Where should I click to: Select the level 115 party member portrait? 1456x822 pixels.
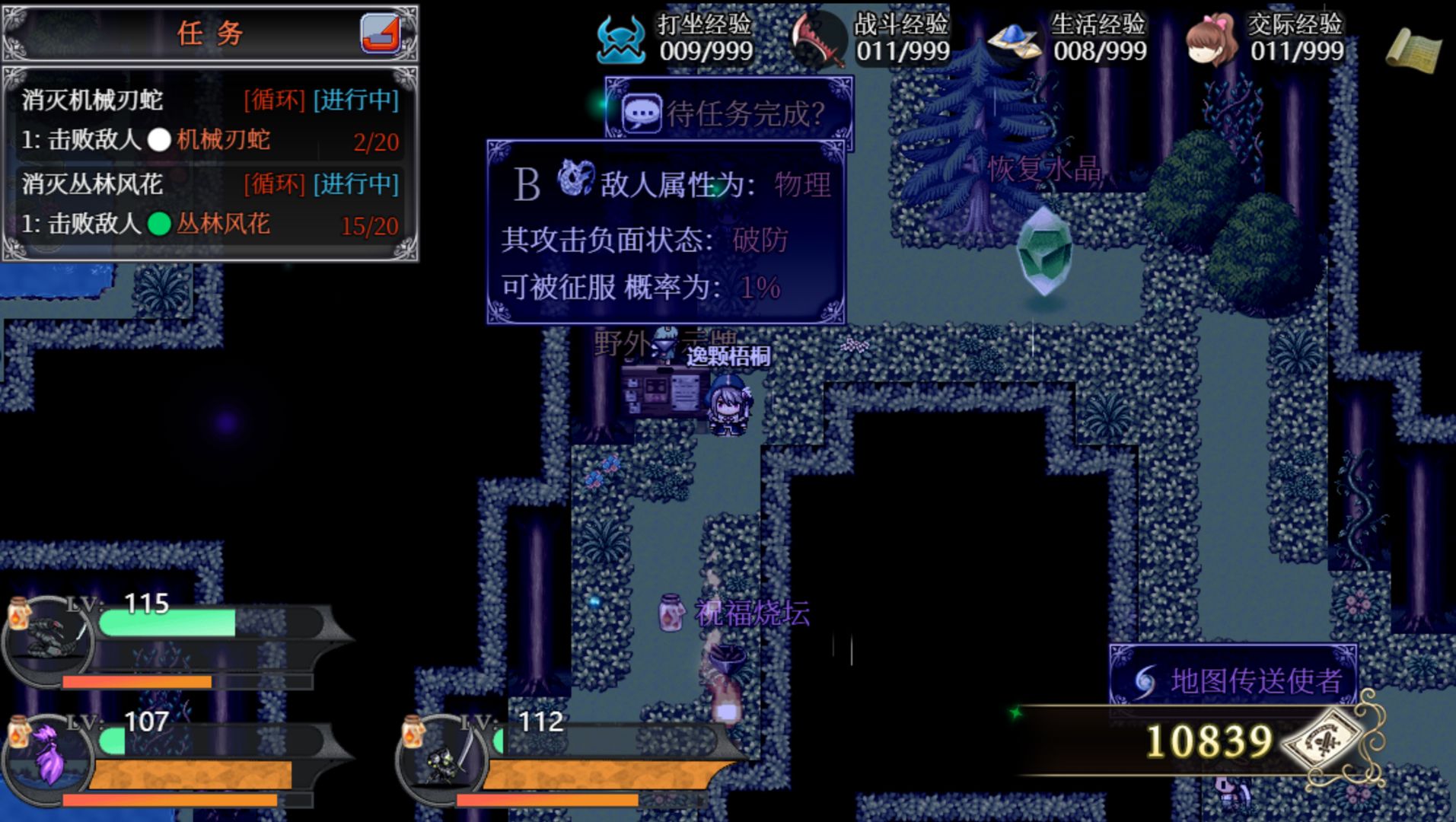coord(49,639)
